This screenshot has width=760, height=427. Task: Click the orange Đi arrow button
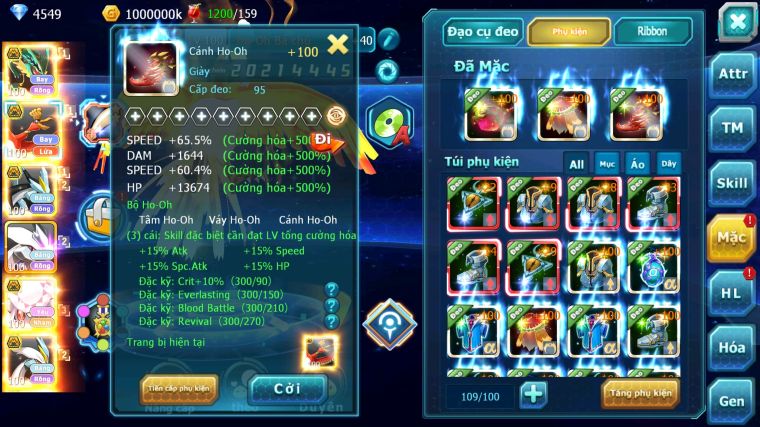click(326, 141)
